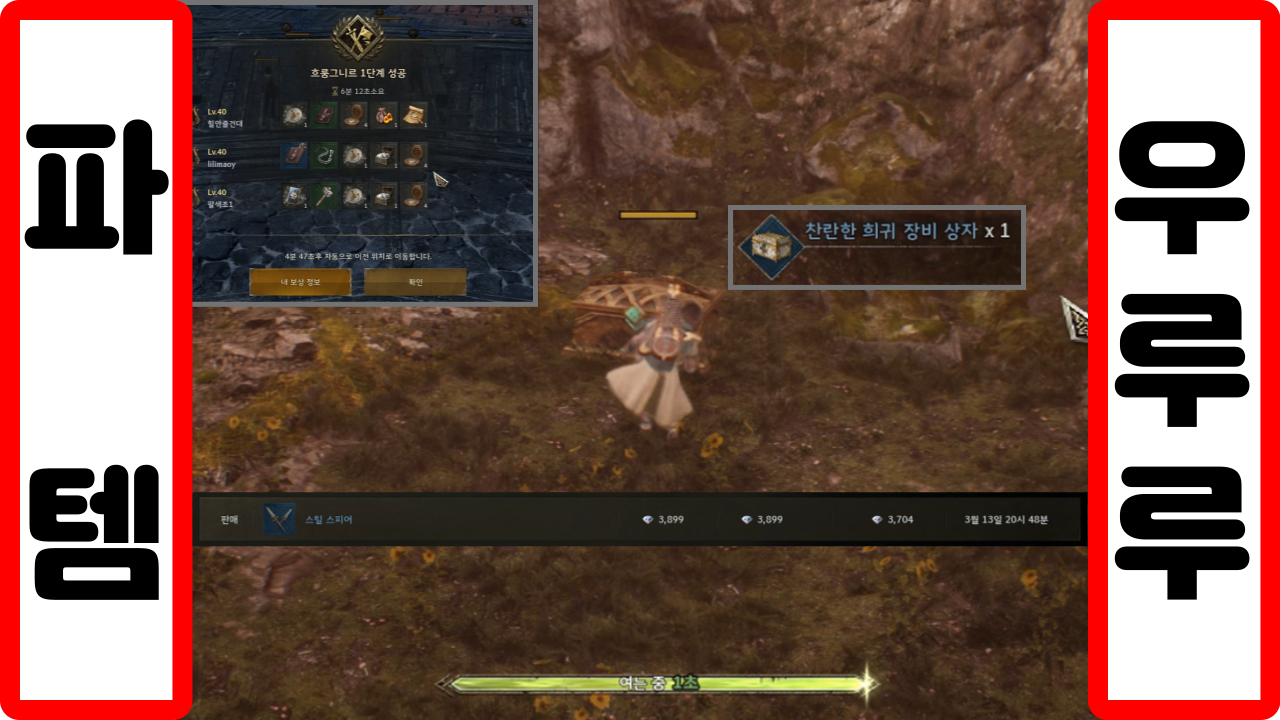Select the blue card reward in bottom row
The height and width of the screenshot is (720, 1280).
point(293,194)
